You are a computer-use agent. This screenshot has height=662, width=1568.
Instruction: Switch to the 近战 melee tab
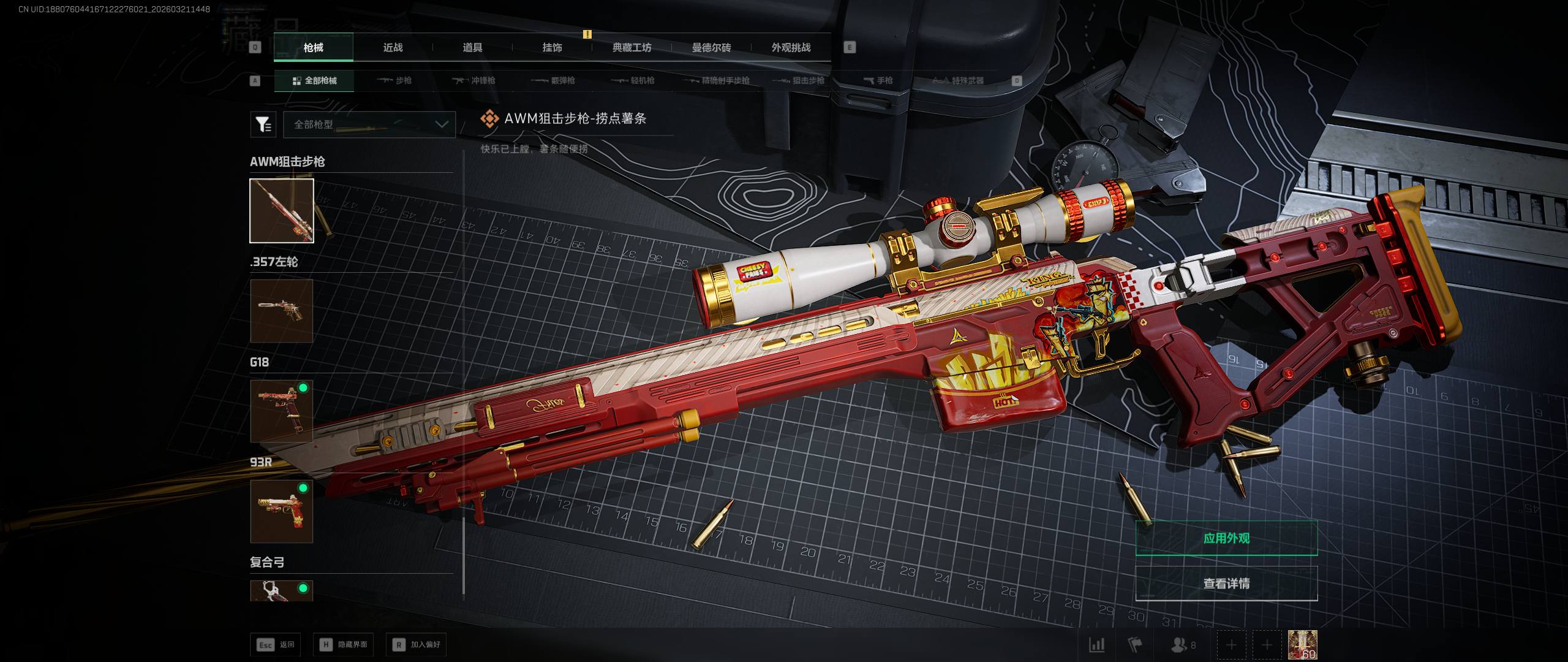point(393,47)
